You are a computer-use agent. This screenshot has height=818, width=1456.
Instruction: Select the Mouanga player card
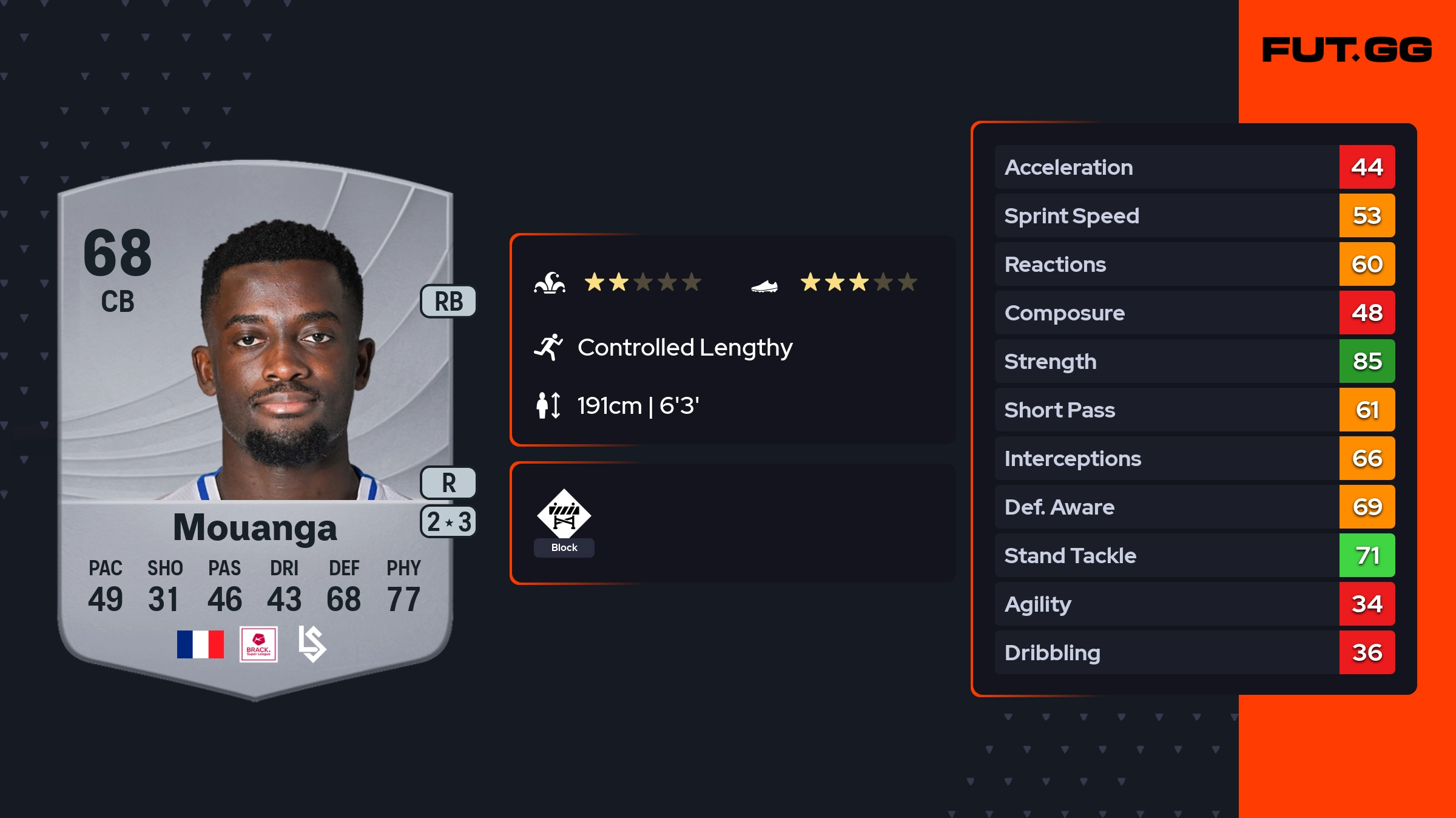pyautogui.click(x=255, y=425)
